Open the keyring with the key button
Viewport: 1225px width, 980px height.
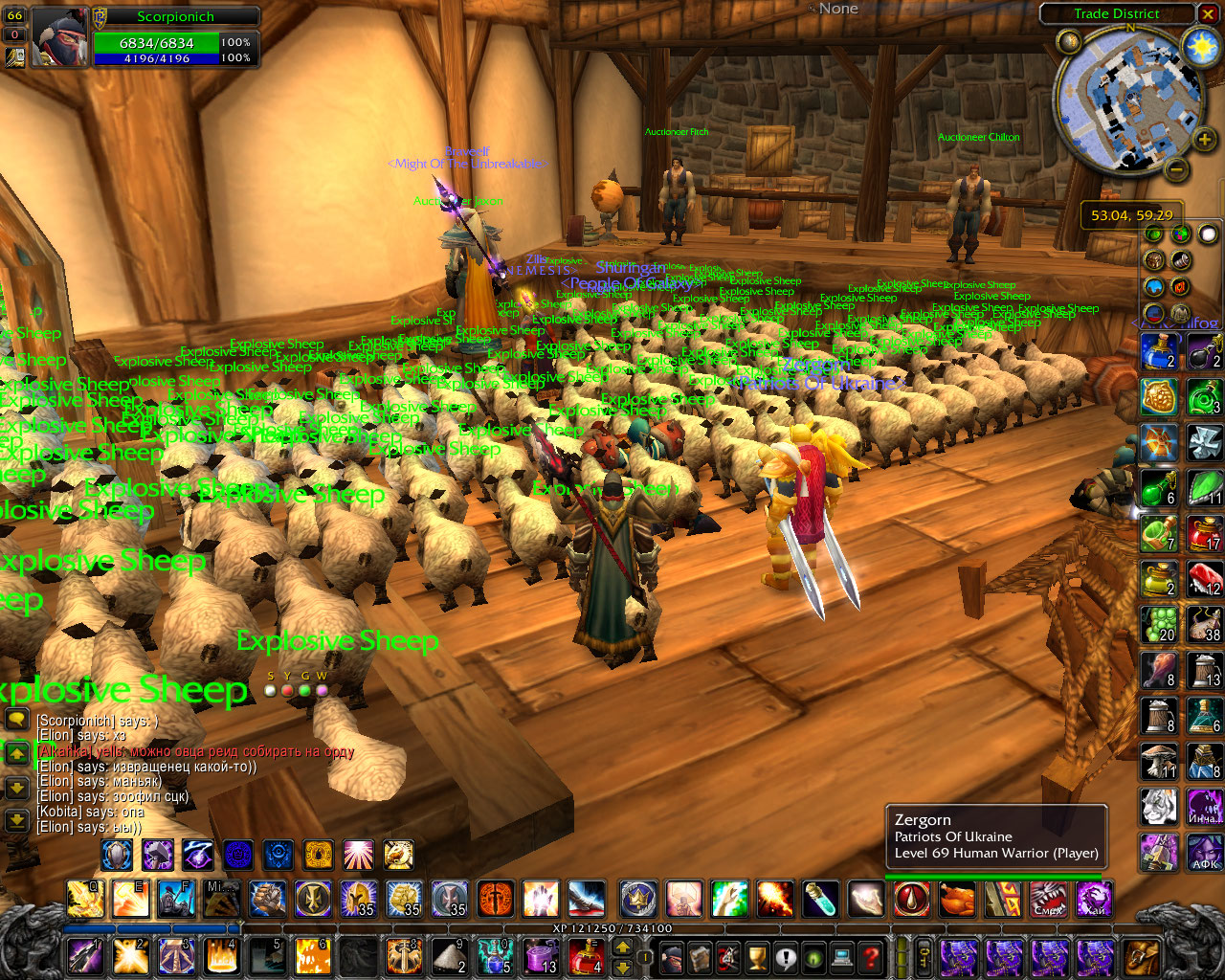tap(925, 956)
